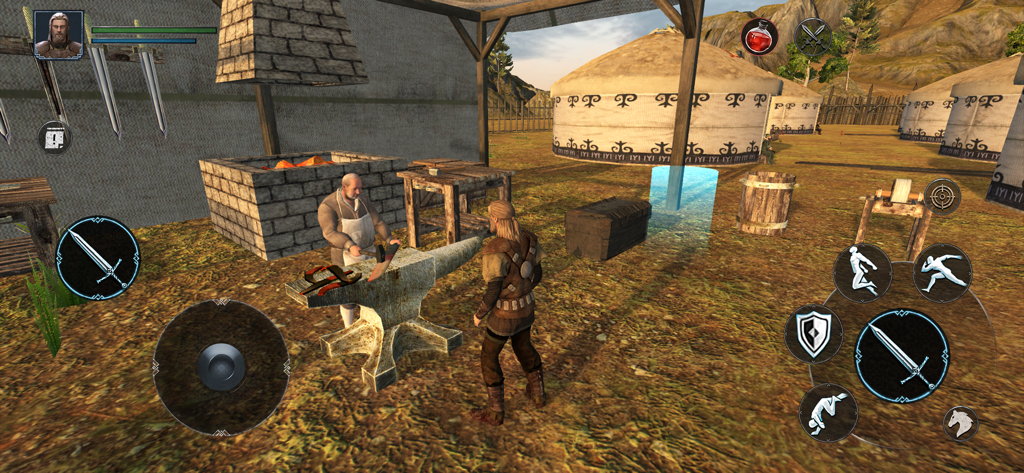Screen dimensions: 1024x473
Task: Raise the shield to block
Action: point(813,334)
